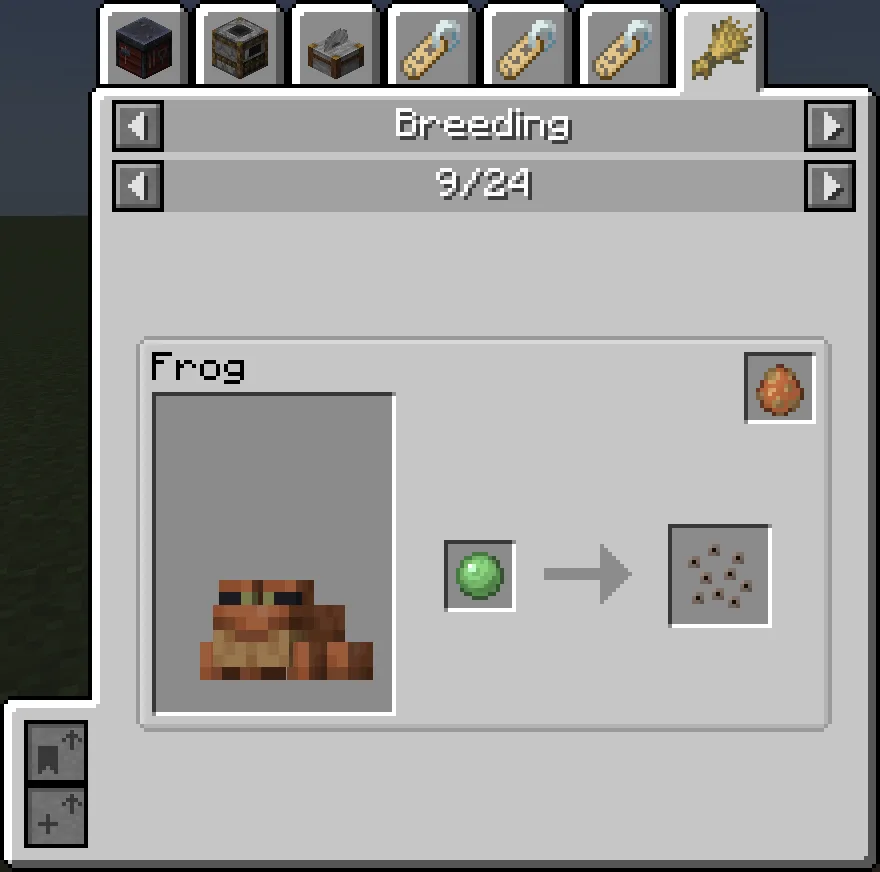Click the Breeding category title bar
This screenshot has height=872, width=880.
483,126
